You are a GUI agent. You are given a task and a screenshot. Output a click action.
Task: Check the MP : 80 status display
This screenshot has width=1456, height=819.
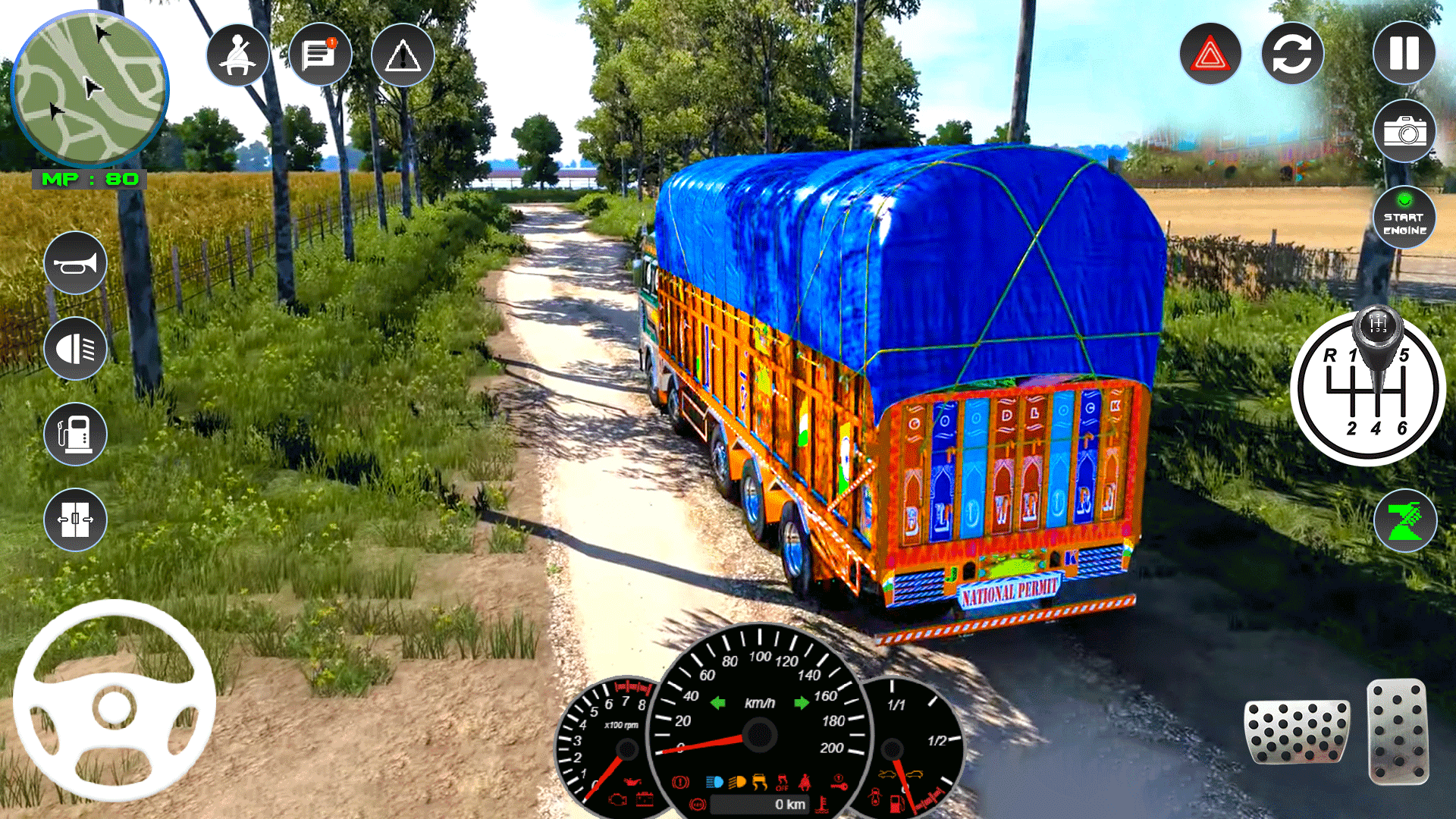(91, 180)
